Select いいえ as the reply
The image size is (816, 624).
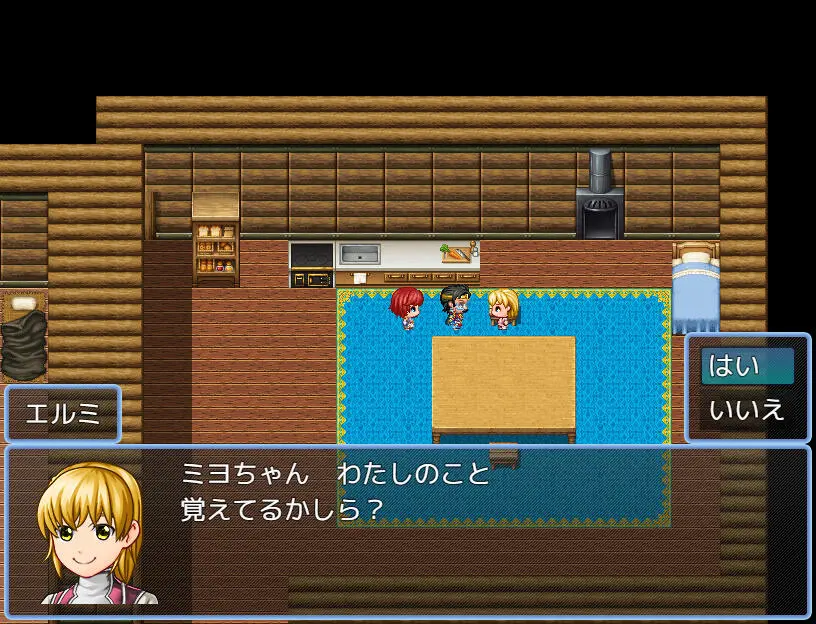pos(747,410)
